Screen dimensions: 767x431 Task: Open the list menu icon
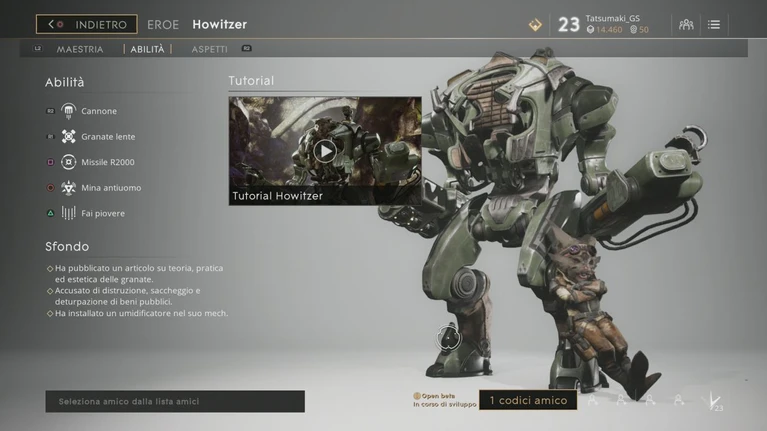[x=714, y=24]
